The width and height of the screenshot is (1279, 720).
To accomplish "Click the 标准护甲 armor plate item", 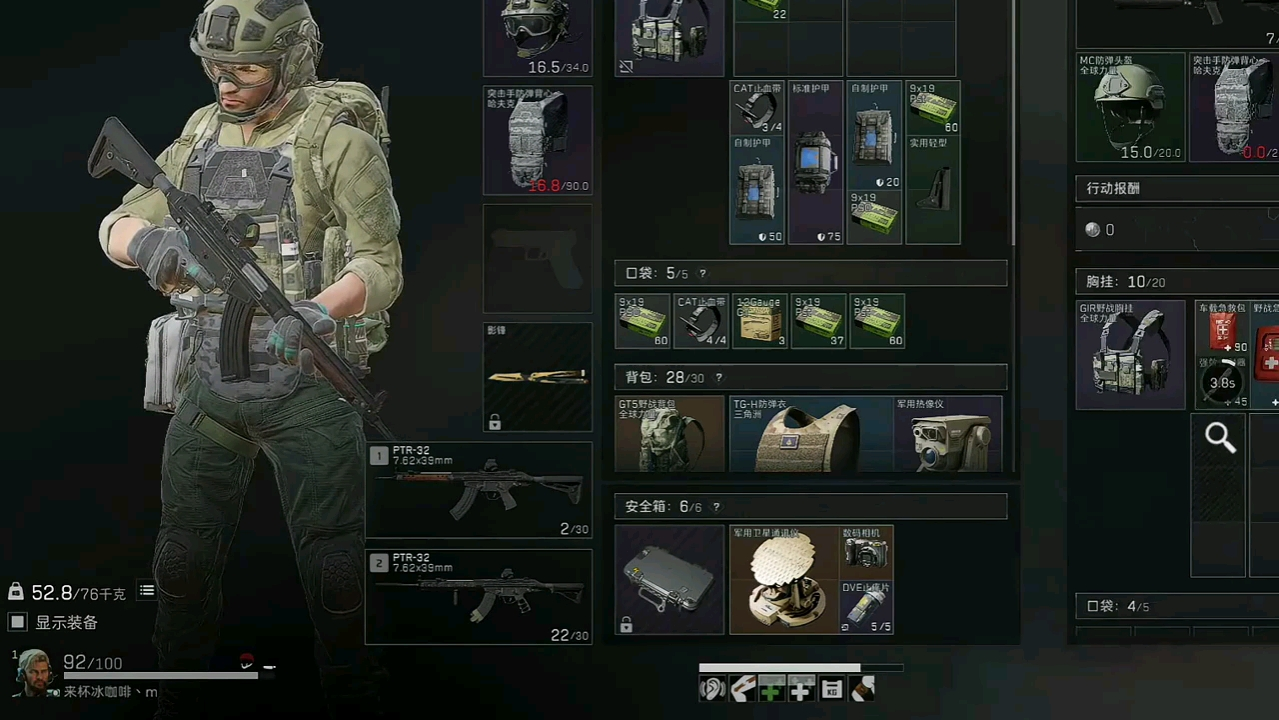I will [x=816, y=163].
